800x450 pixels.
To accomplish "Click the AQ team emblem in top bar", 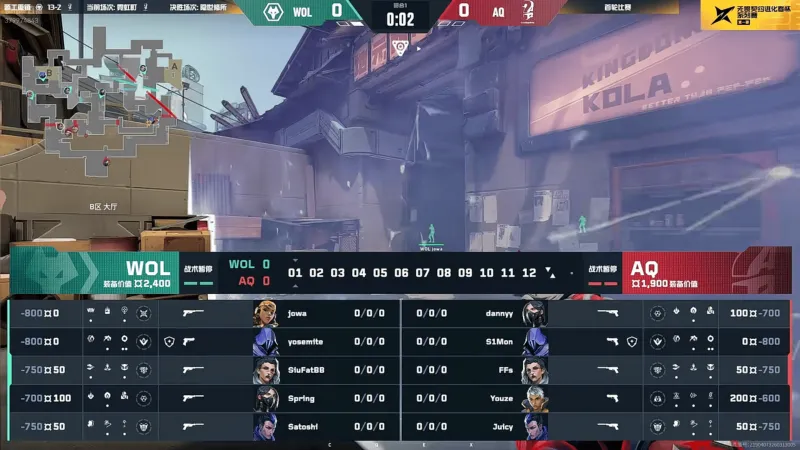I will [x=524, y=13].
